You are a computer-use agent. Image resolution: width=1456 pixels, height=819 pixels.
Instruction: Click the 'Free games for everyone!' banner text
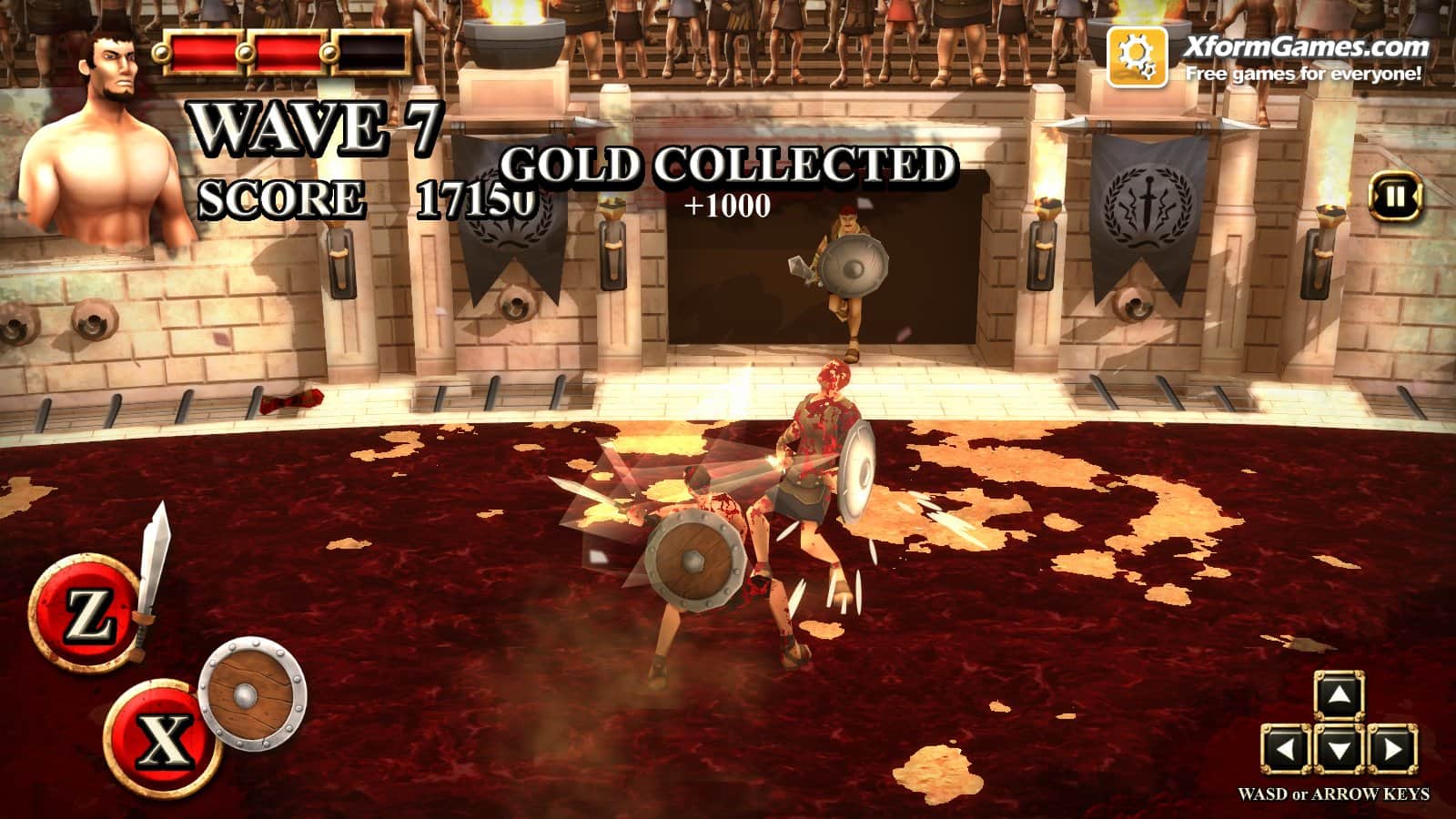click(x=1303, y=75)
